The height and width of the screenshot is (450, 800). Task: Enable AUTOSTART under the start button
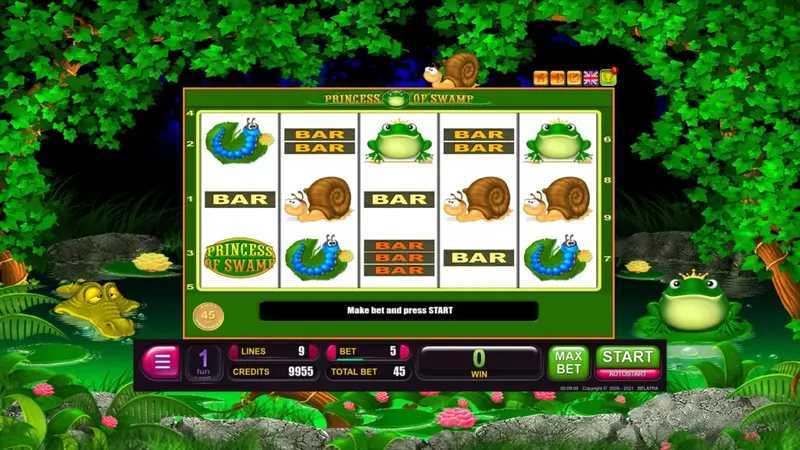point(628,374)
